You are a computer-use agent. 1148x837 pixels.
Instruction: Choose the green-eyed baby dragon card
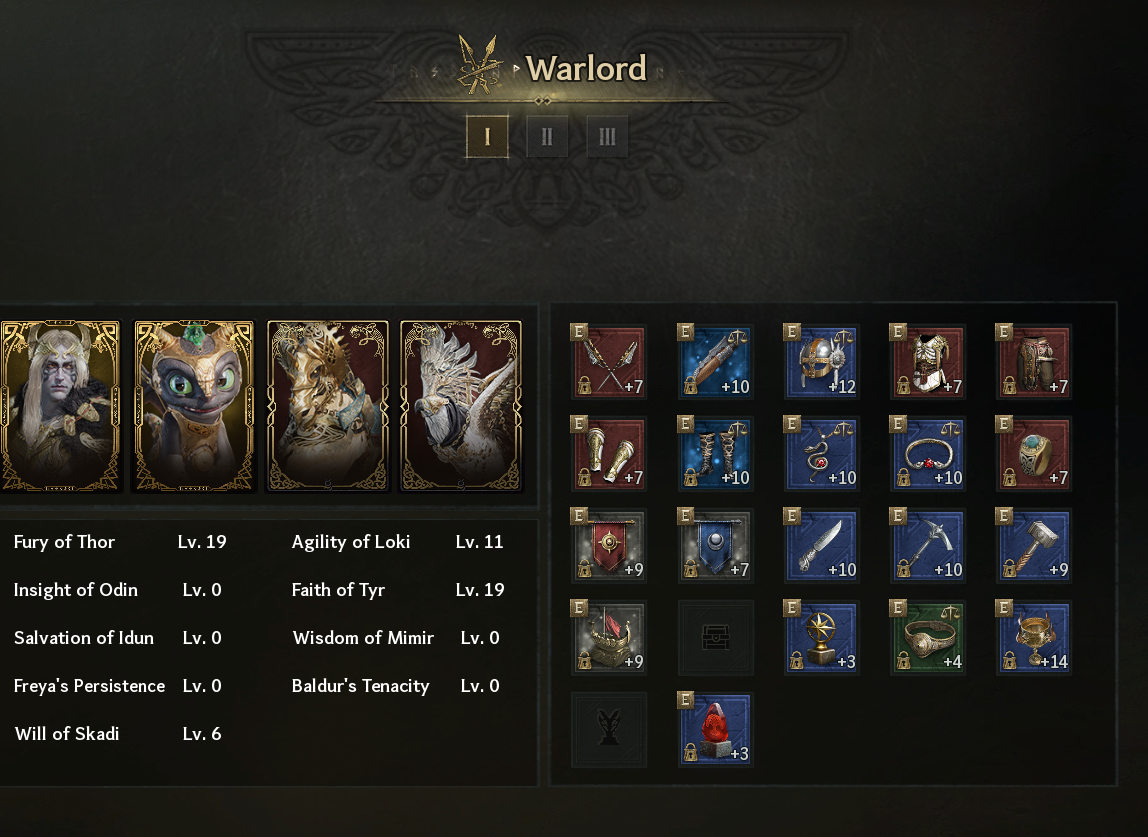(194, 406)
